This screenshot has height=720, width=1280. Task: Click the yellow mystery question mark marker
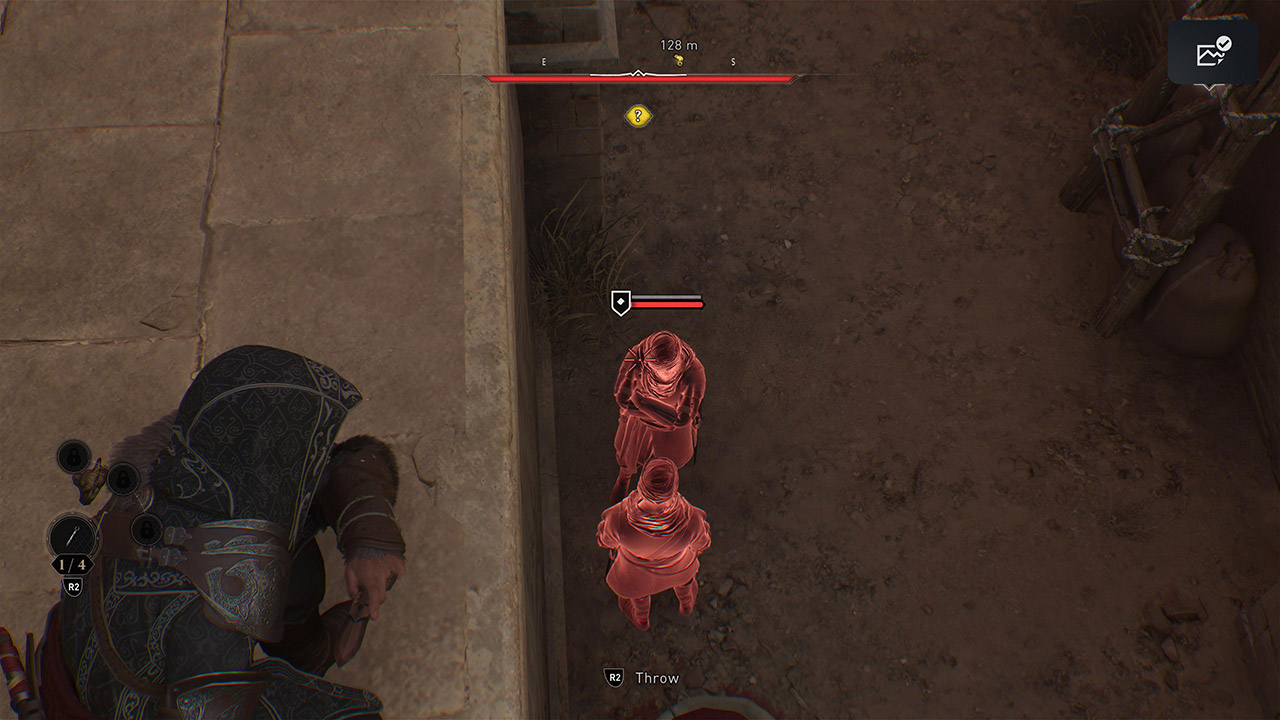638,115
